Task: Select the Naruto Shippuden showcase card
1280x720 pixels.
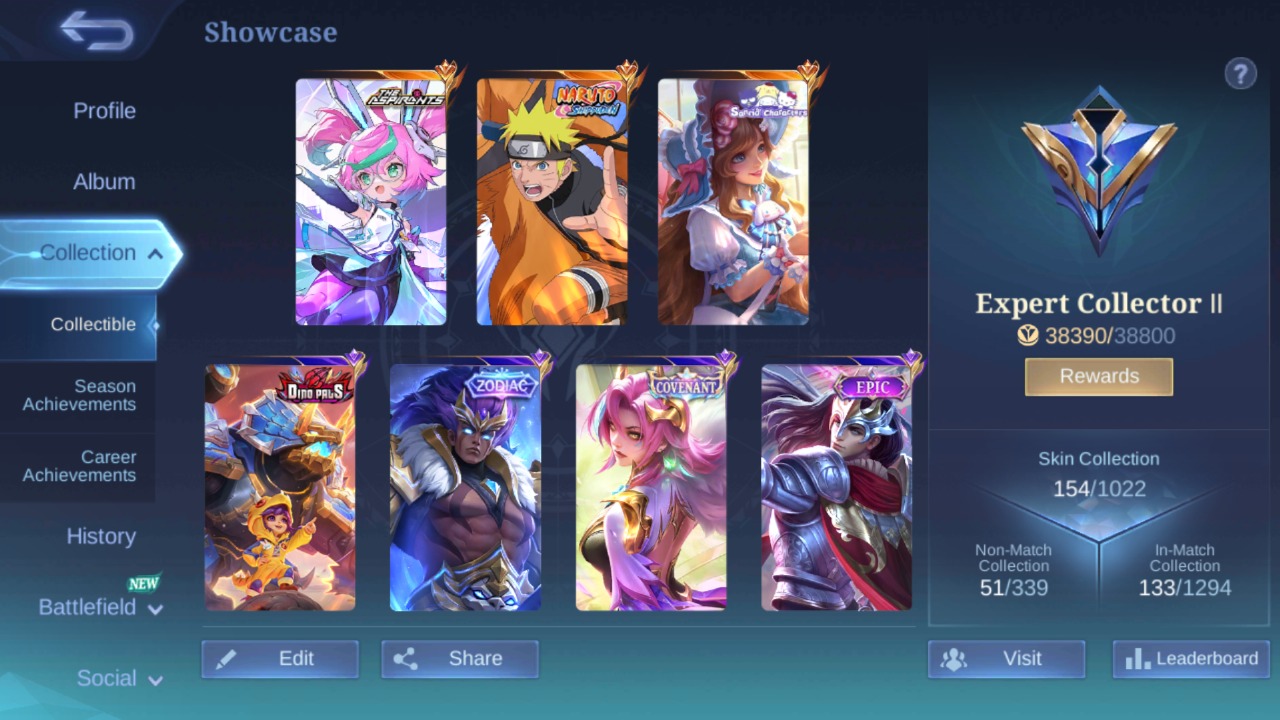Action: tap(552, 199)
